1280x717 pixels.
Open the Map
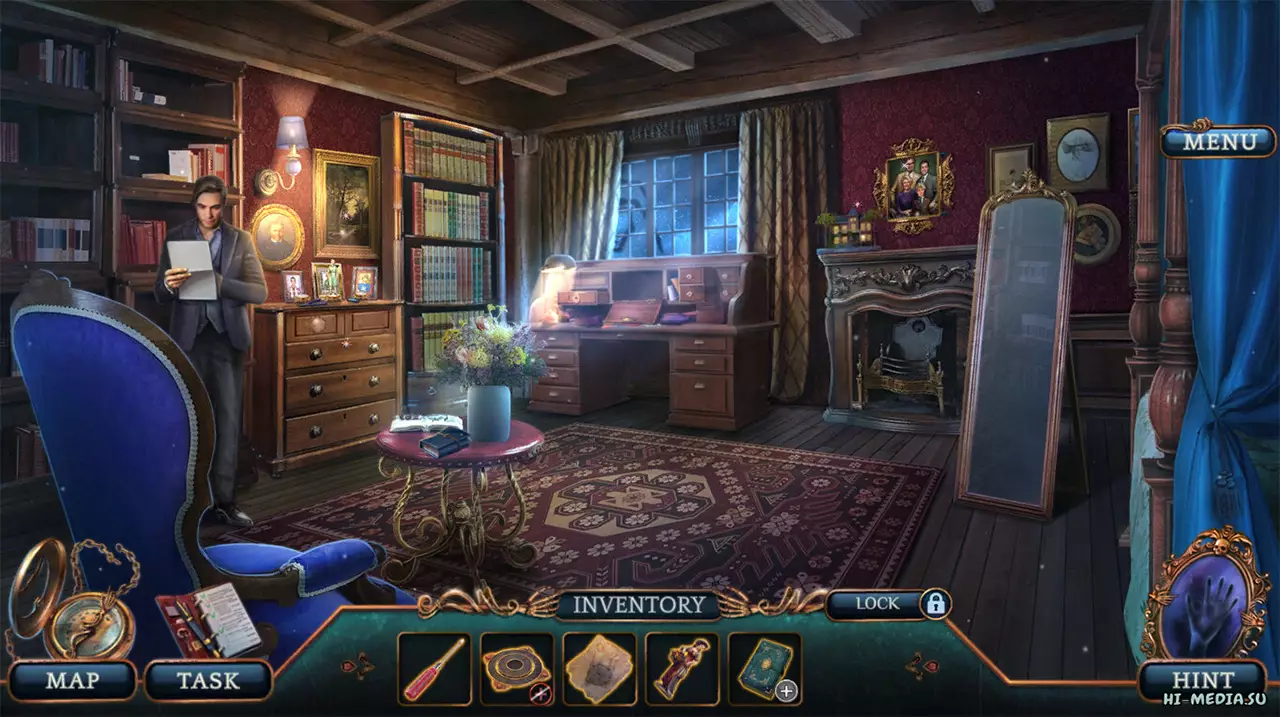click(x=72, y=681)
